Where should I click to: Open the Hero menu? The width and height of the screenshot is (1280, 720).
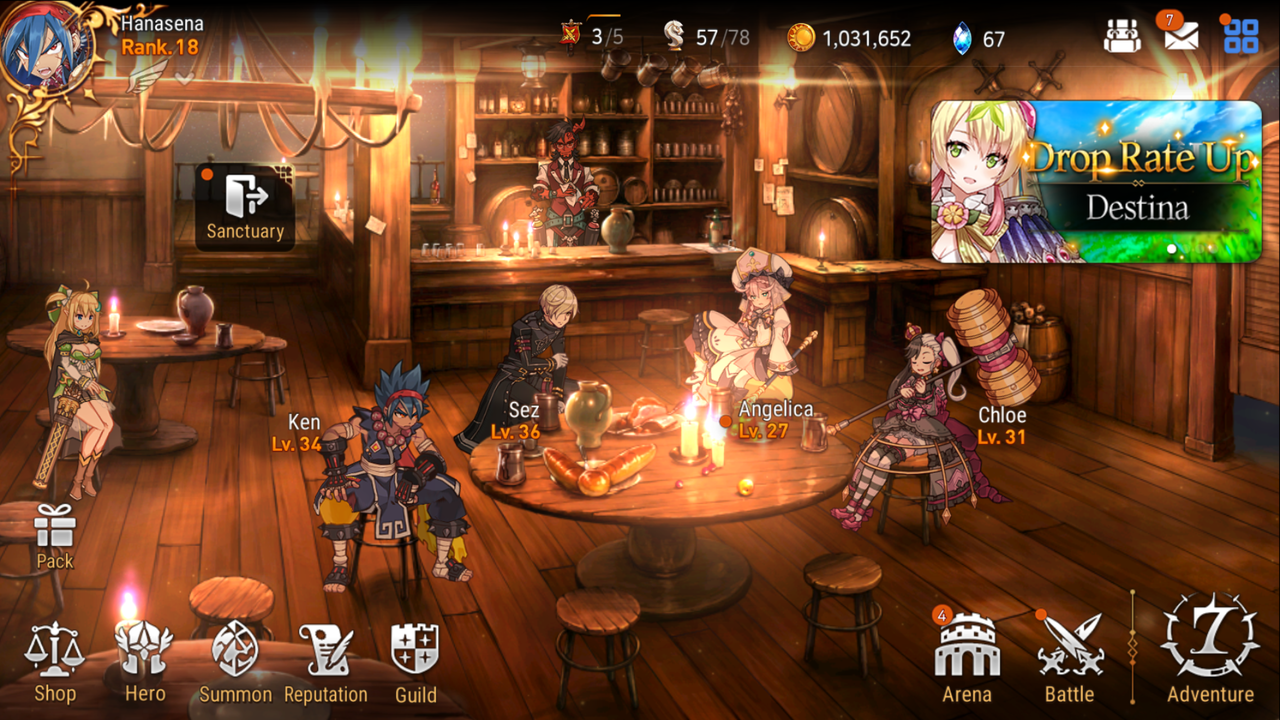click(x=145, y=660)
